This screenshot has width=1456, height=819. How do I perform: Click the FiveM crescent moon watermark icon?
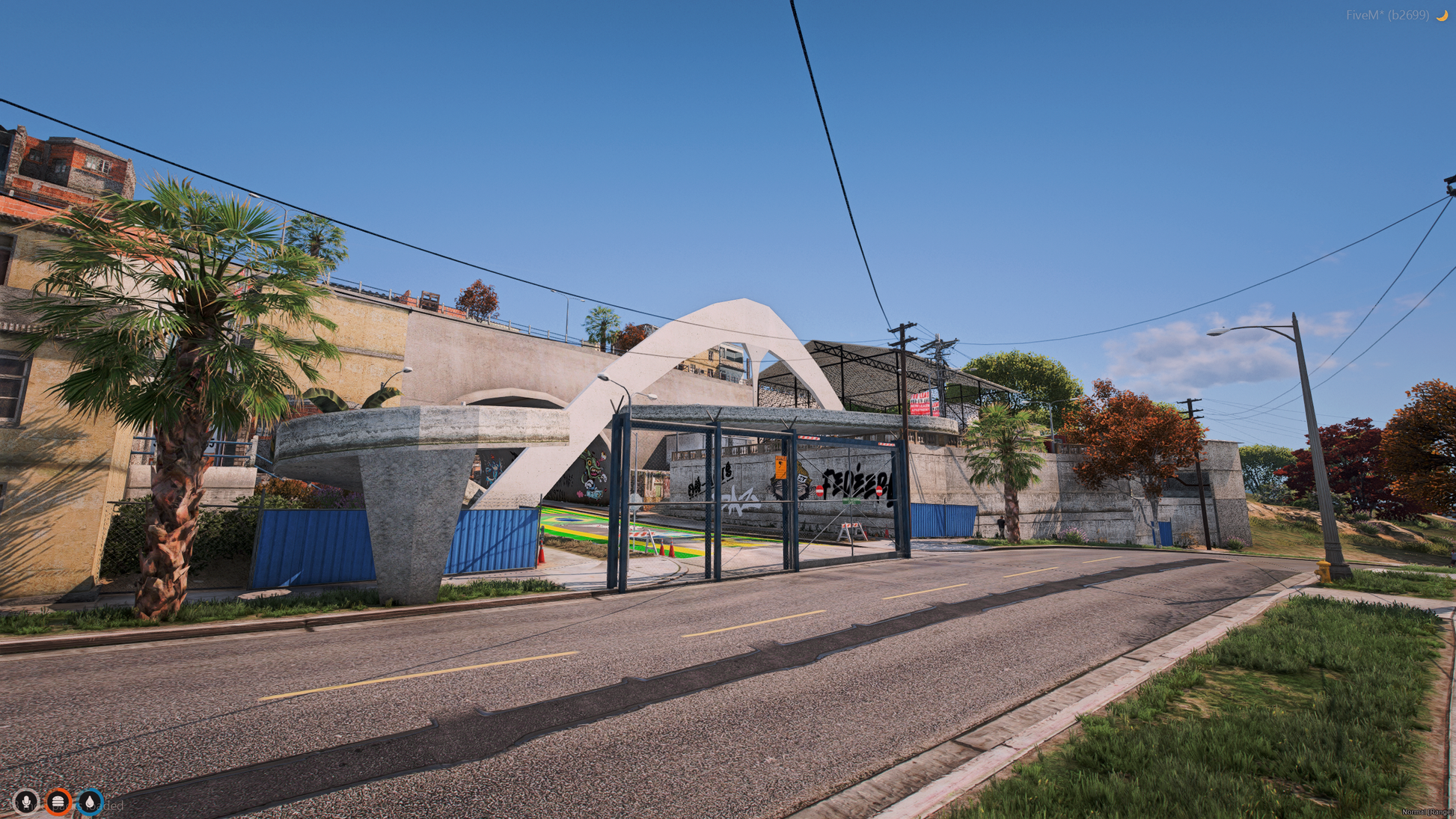click(1442, 15)
